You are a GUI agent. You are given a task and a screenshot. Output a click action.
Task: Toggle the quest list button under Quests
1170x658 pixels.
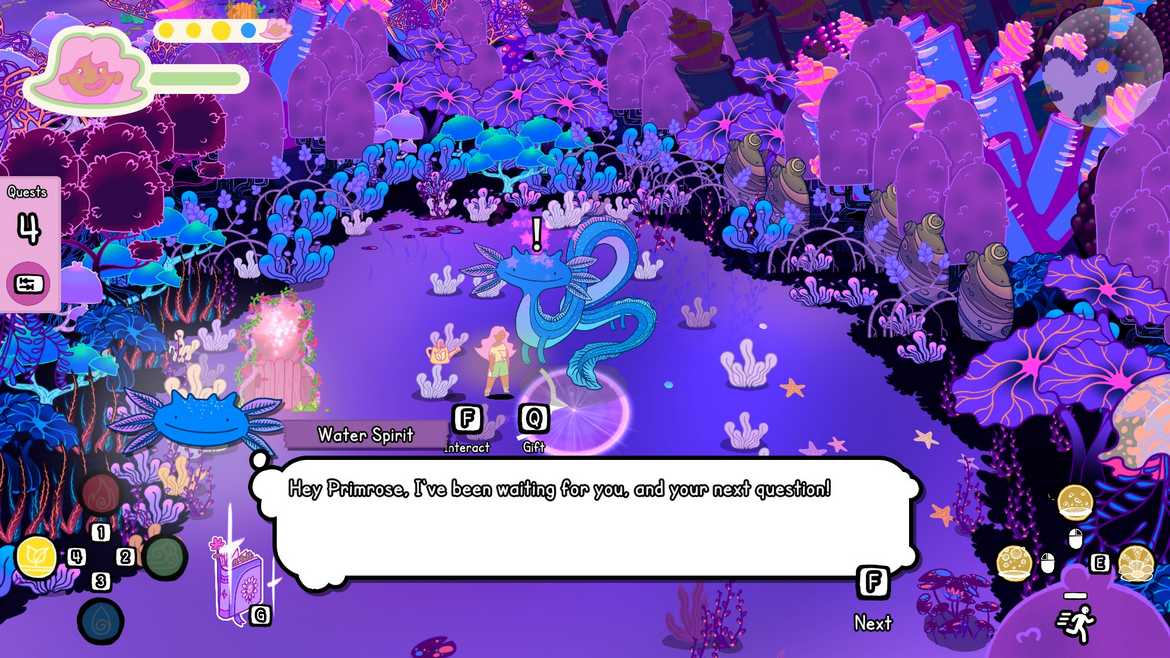[x=29, y=283]
